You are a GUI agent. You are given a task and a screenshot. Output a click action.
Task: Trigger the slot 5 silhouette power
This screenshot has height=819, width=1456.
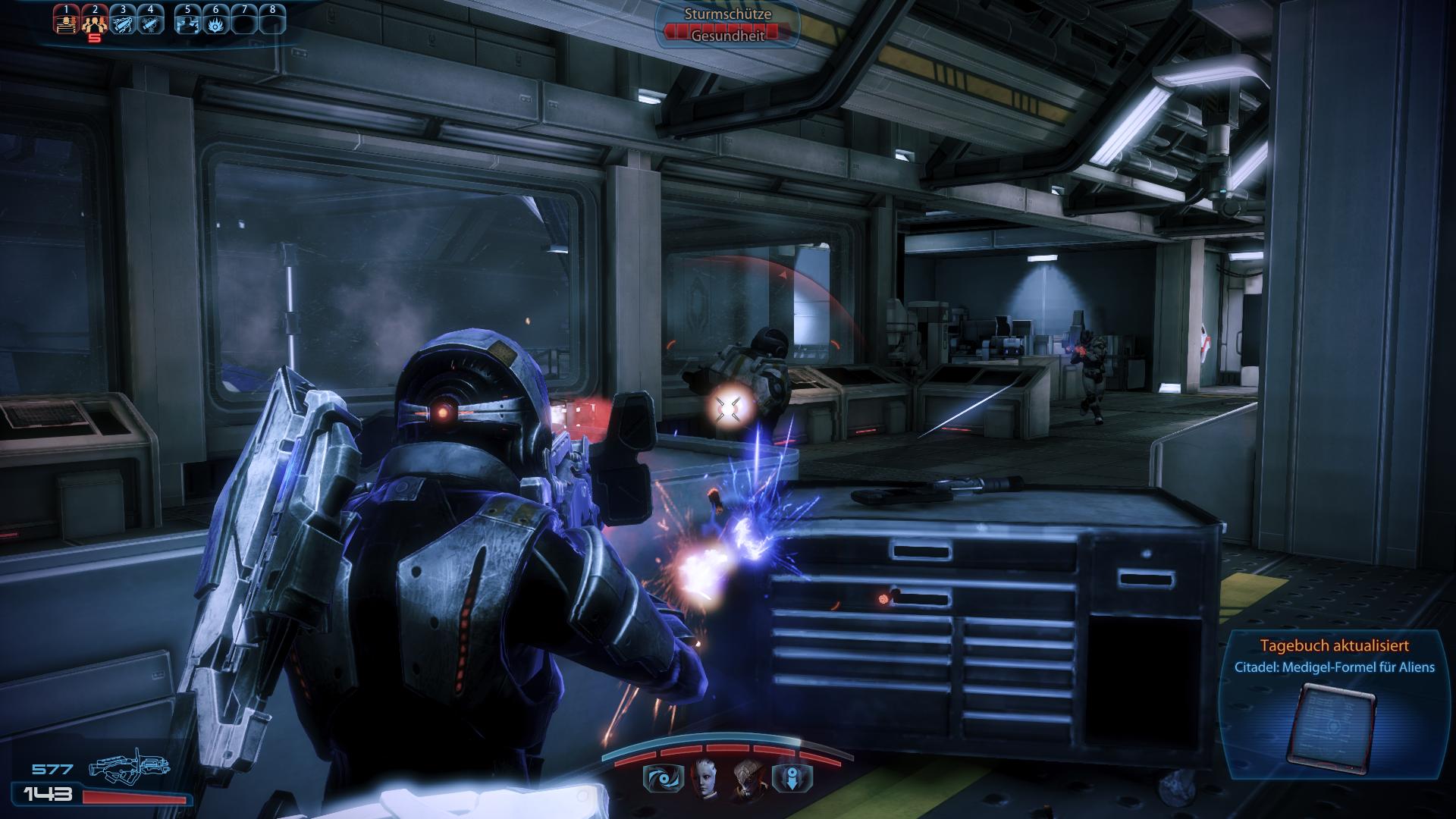coord(187,21)
